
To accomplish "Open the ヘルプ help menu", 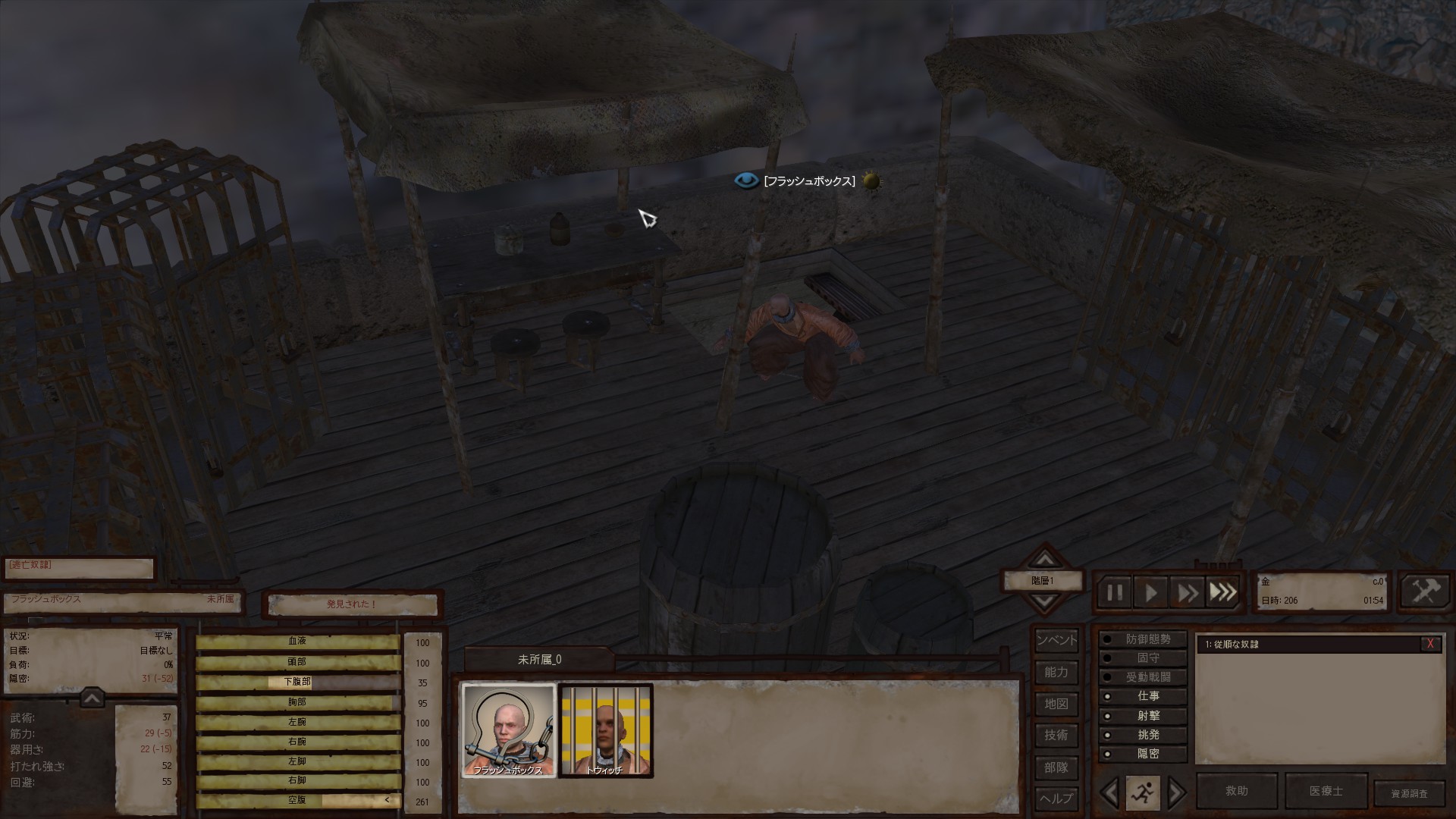I will [1056, 799].
